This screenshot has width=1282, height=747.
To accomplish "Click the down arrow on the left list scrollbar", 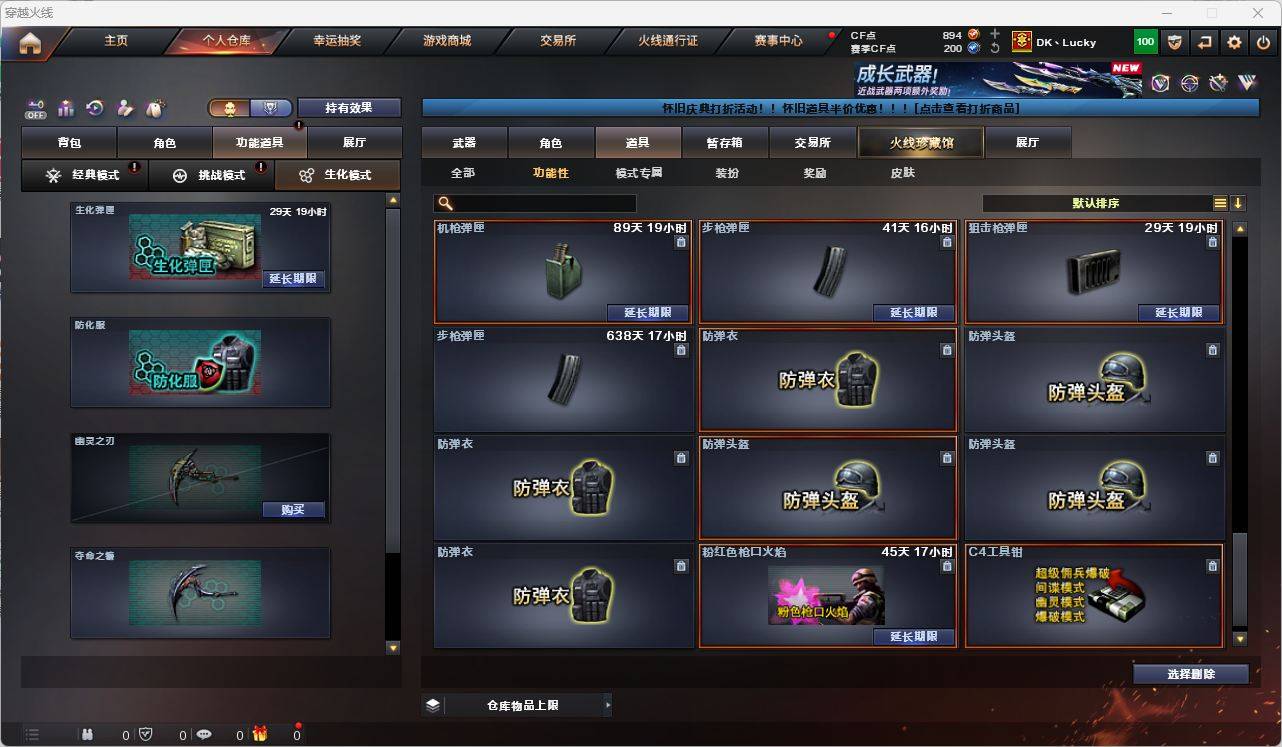I will 392,648.
